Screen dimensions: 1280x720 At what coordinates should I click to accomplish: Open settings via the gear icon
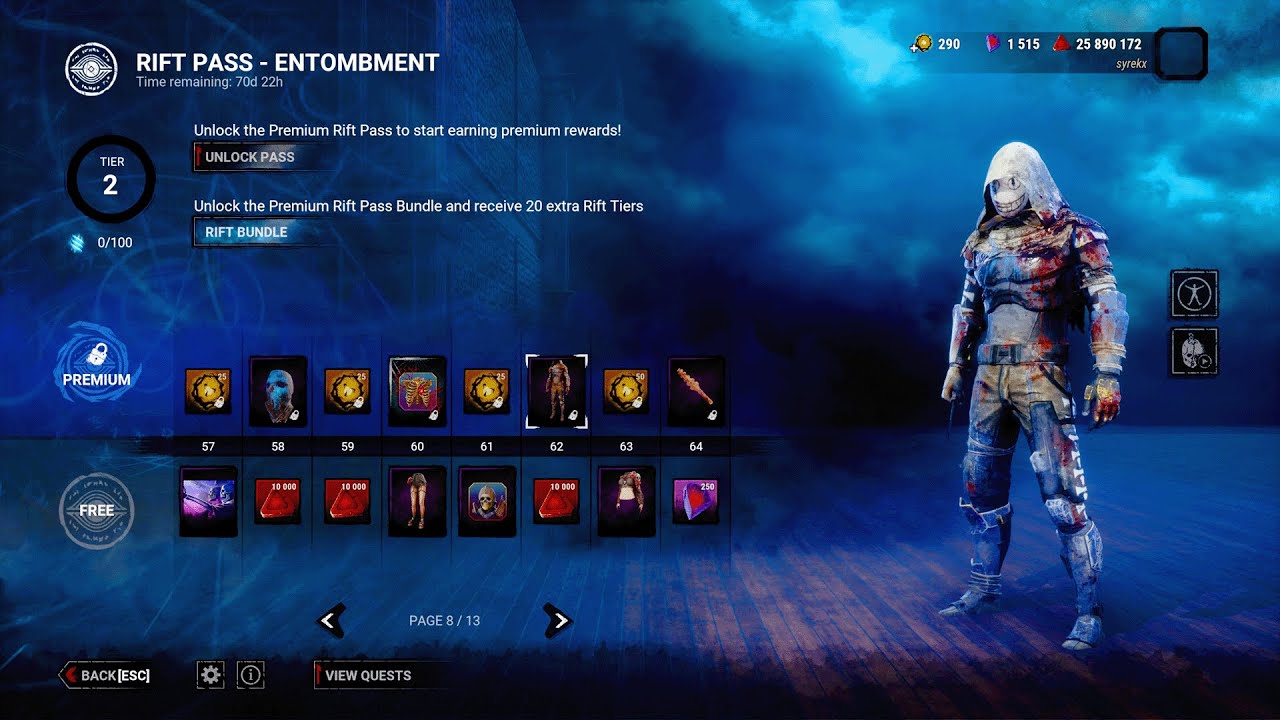coord(210,675)
